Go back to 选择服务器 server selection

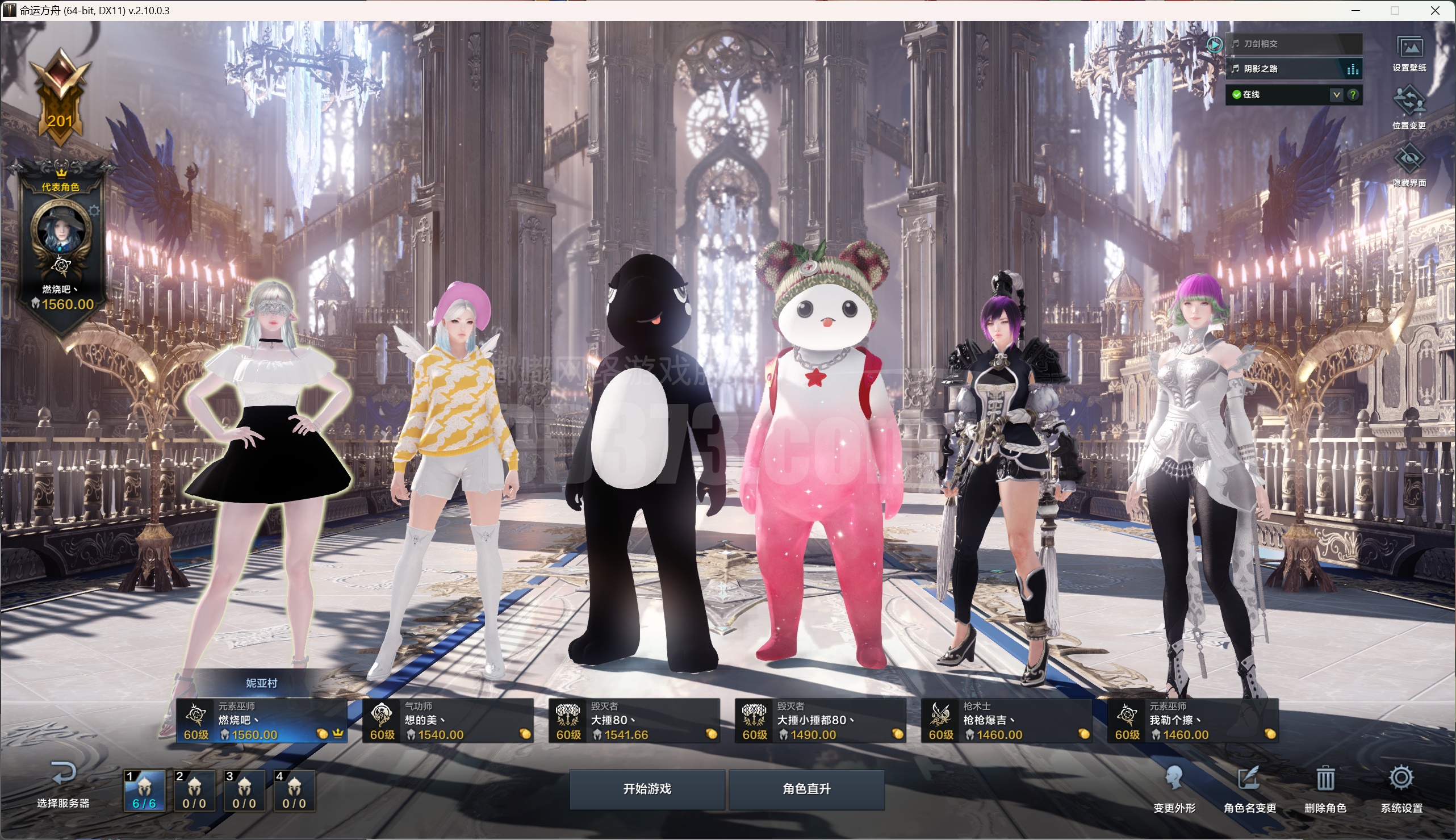[x=63, y=784]
